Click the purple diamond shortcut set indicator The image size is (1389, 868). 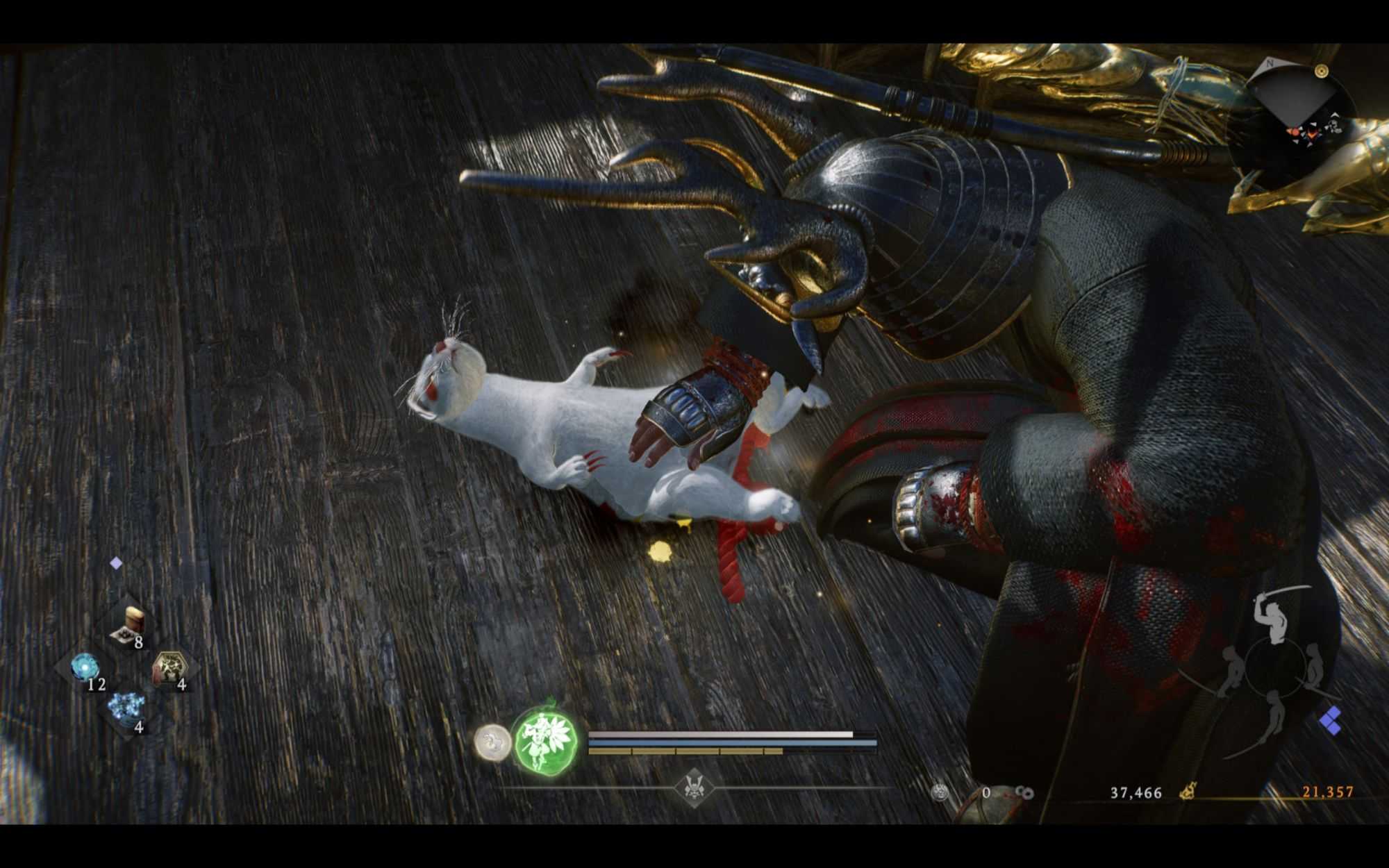pos(116,563)
